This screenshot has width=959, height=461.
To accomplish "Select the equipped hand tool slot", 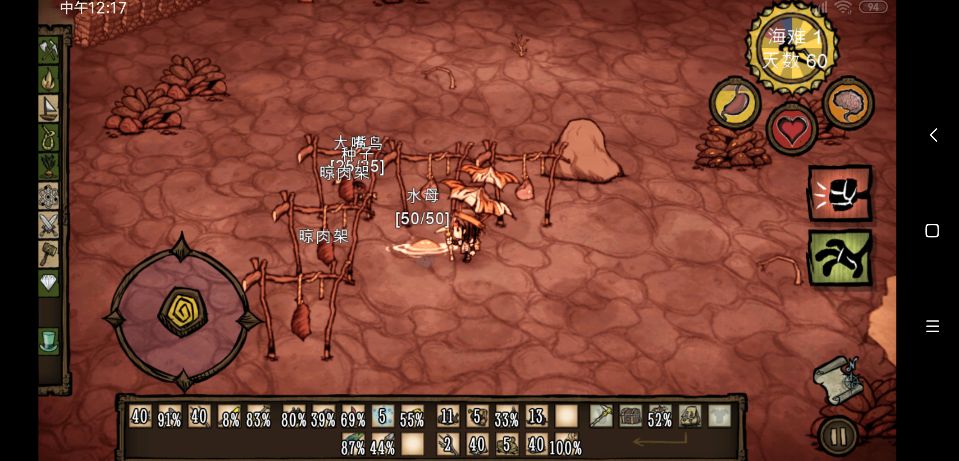I will click(x=601, y=416).
